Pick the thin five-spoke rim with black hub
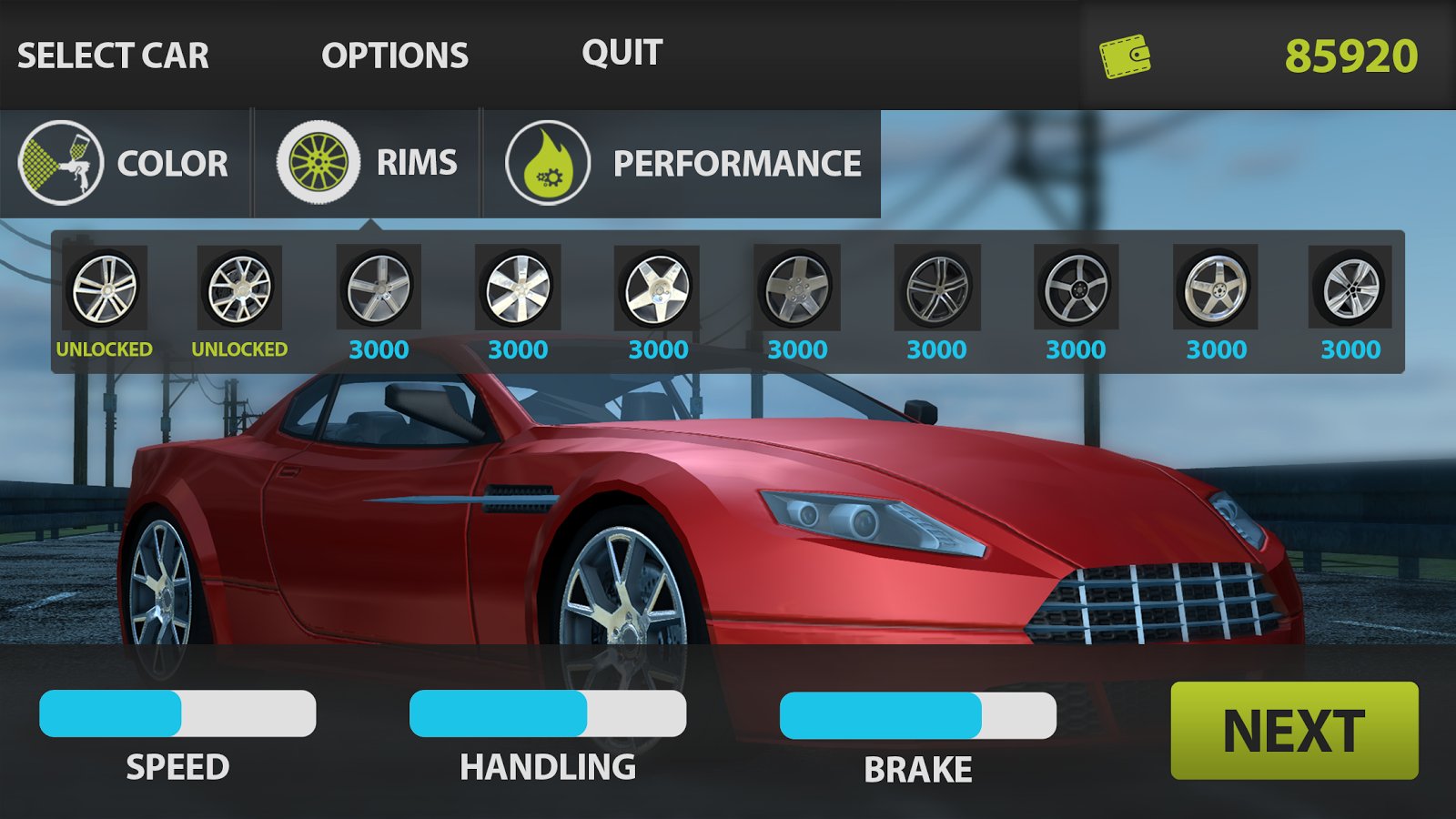Image resolution: width=1456 pixels, height=819 pixels. 1076,289
